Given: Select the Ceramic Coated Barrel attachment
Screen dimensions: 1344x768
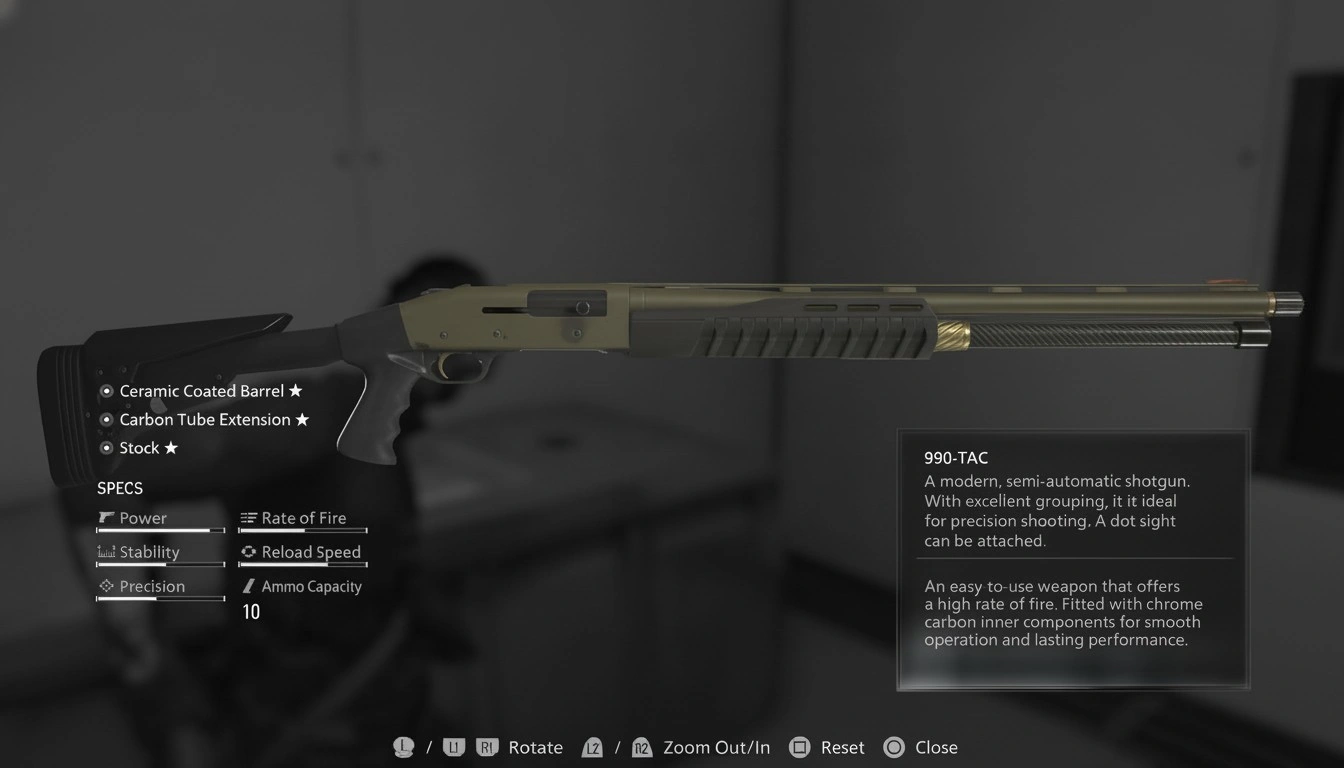Looking at the screenshot, I should (x=201, y=391).
